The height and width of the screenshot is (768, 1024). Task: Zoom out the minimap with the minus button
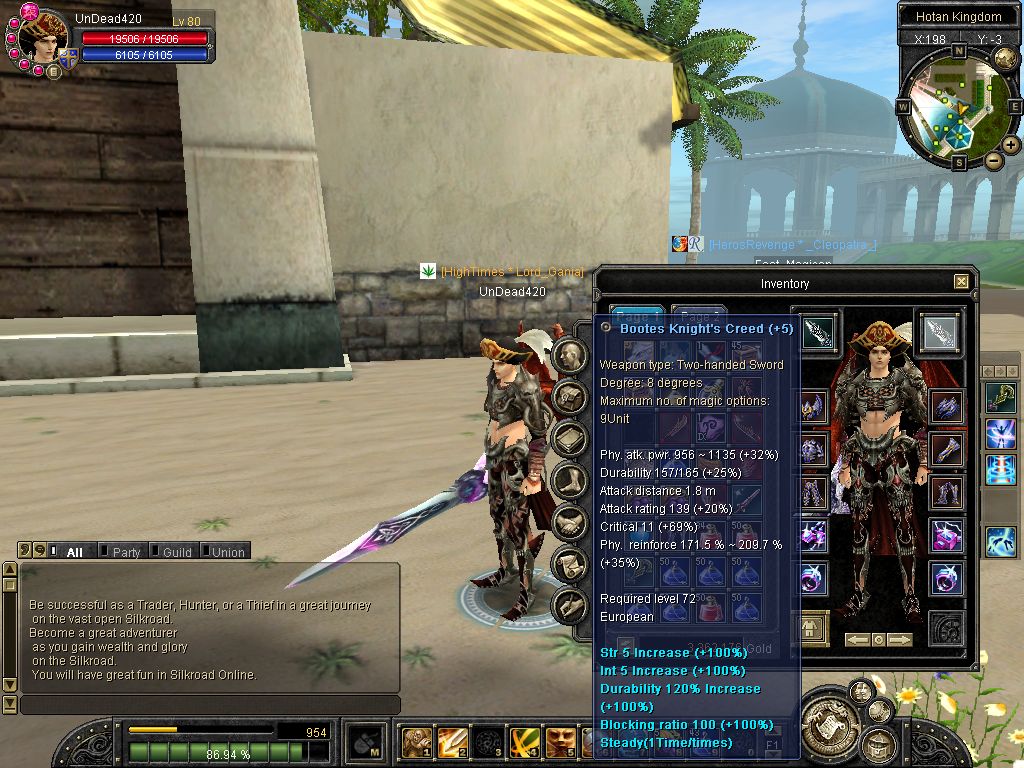tap(993, 161)
